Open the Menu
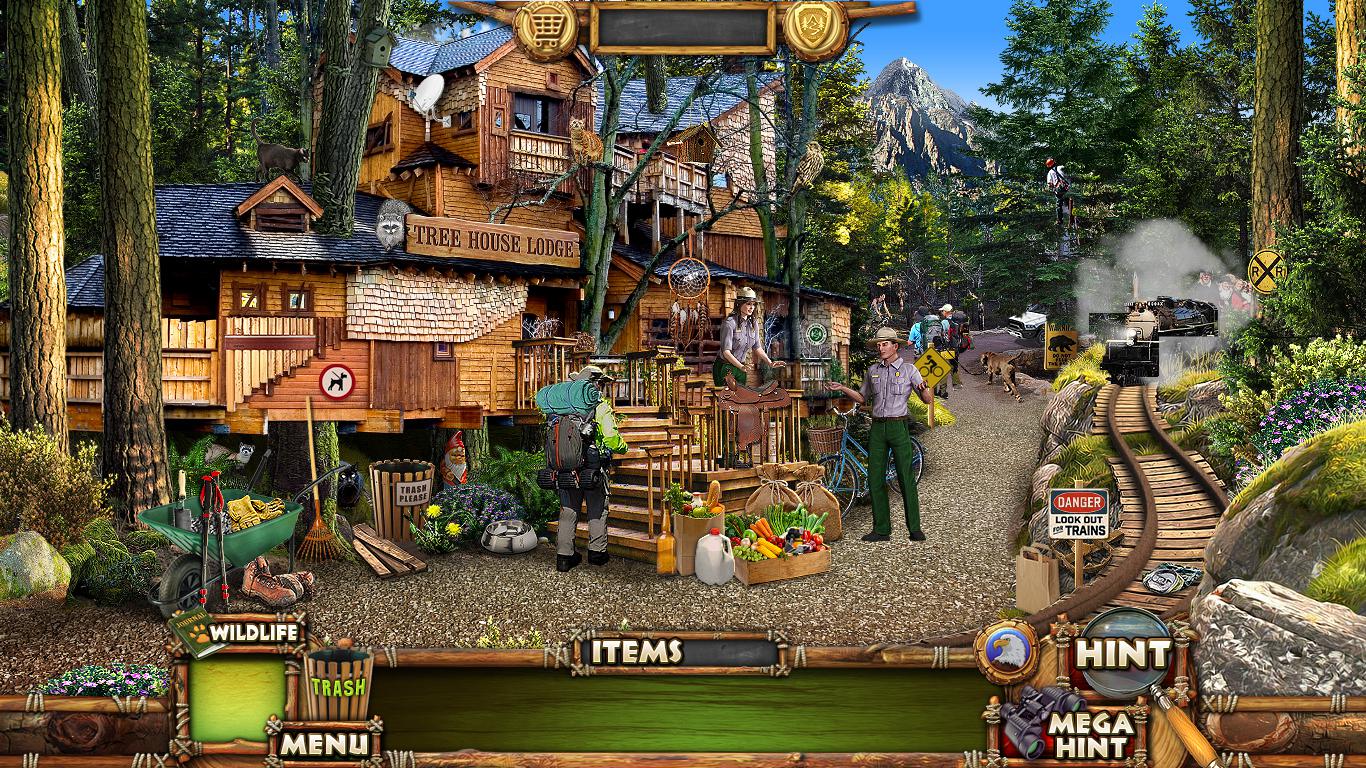Screen dimensions: 1366x768 pyautogui.click(x=323, y=742)
